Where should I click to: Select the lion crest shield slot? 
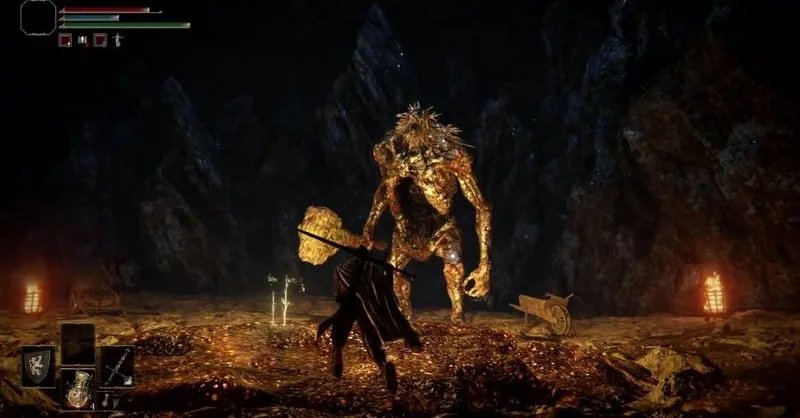(x=39, y=365)
